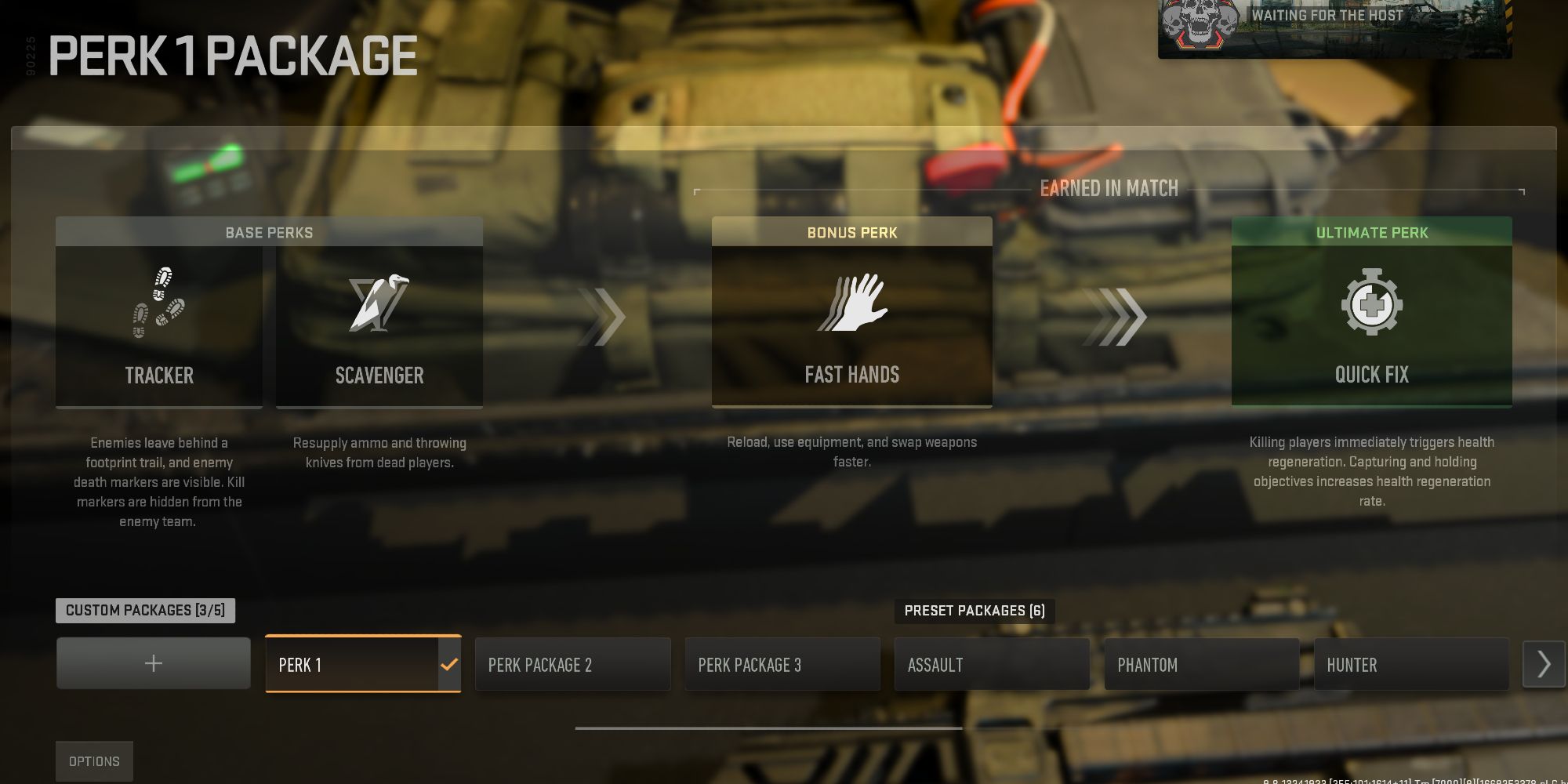Select the Phantom preset package
The image size is (1568, 784).
[x=1201, y=664]
